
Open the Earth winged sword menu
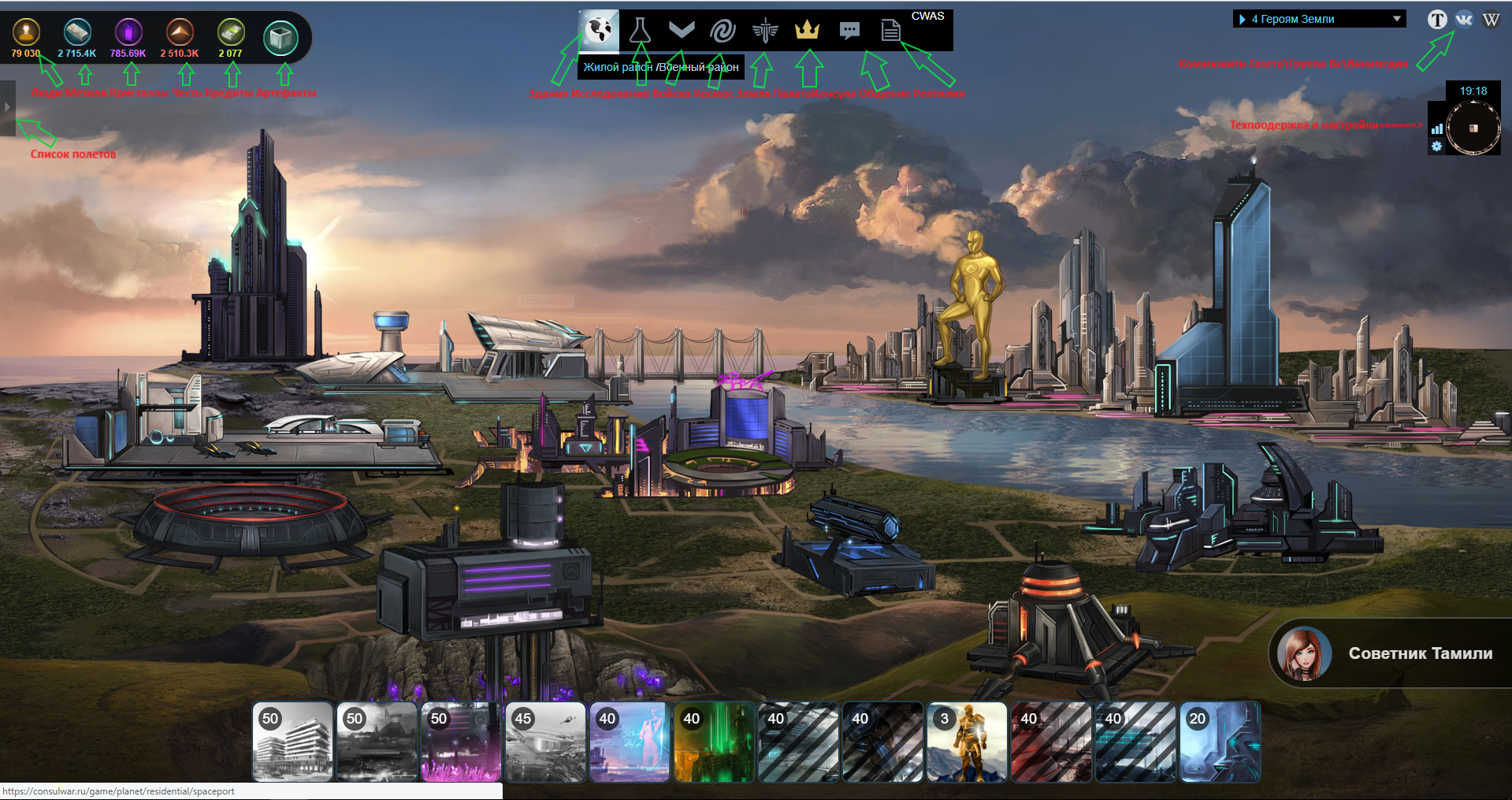pos(764,31)
